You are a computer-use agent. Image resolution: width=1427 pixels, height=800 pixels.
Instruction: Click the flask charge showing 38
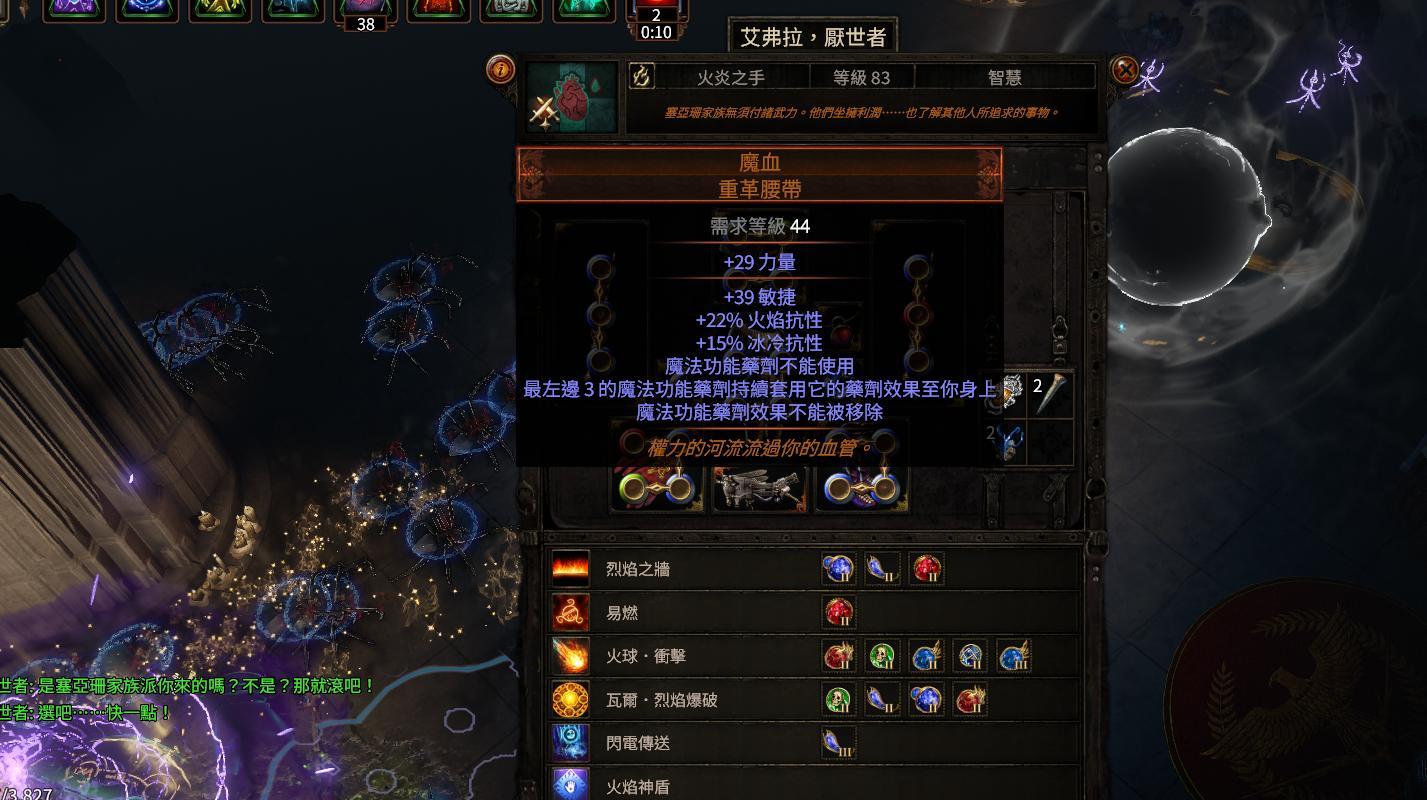[x=365, y=24]
